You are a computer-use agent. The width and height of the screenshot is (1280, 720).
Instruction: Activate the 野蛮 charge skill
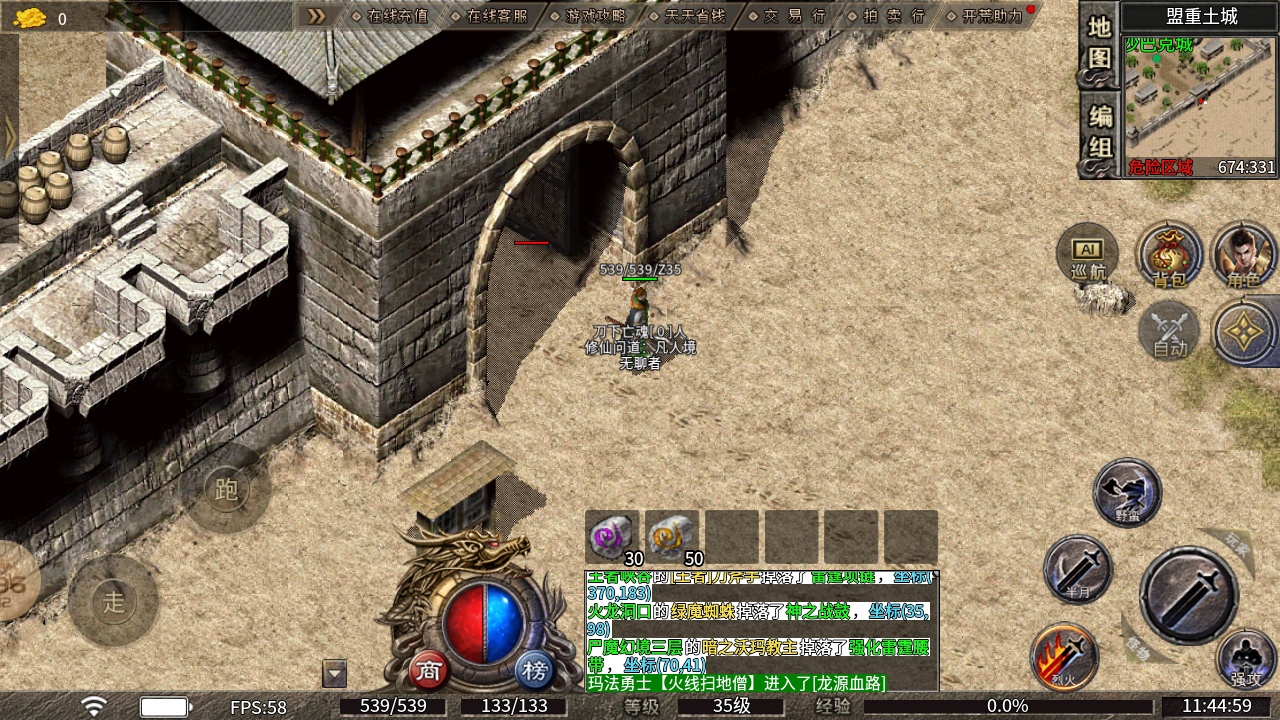pos(1127,492)
